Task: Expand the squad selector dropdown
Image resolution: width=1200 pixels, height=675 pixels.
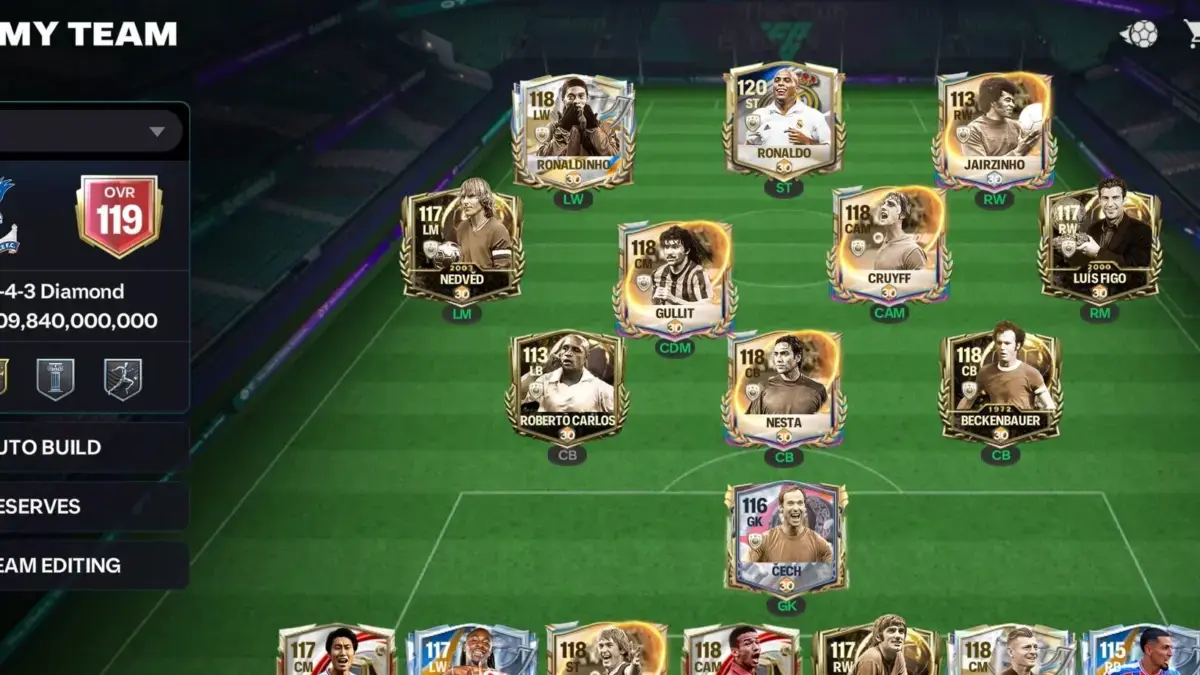Action: coord(156,131)
